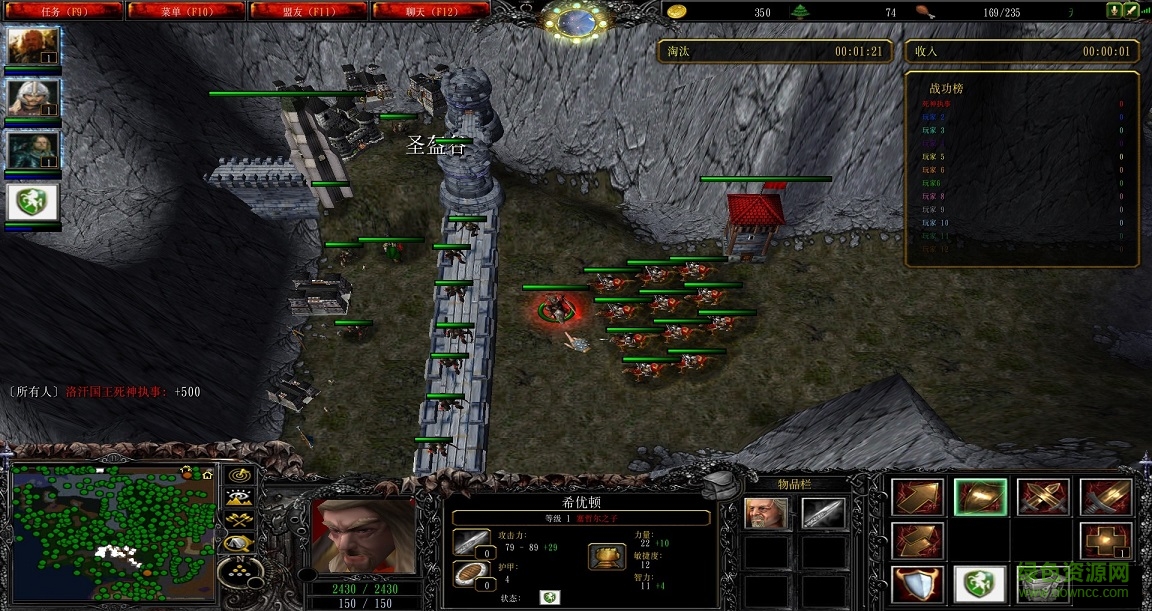The image size is (1152, 611).
Task: Click the minimap signal ping button
Action: click(x=240, y=475)
